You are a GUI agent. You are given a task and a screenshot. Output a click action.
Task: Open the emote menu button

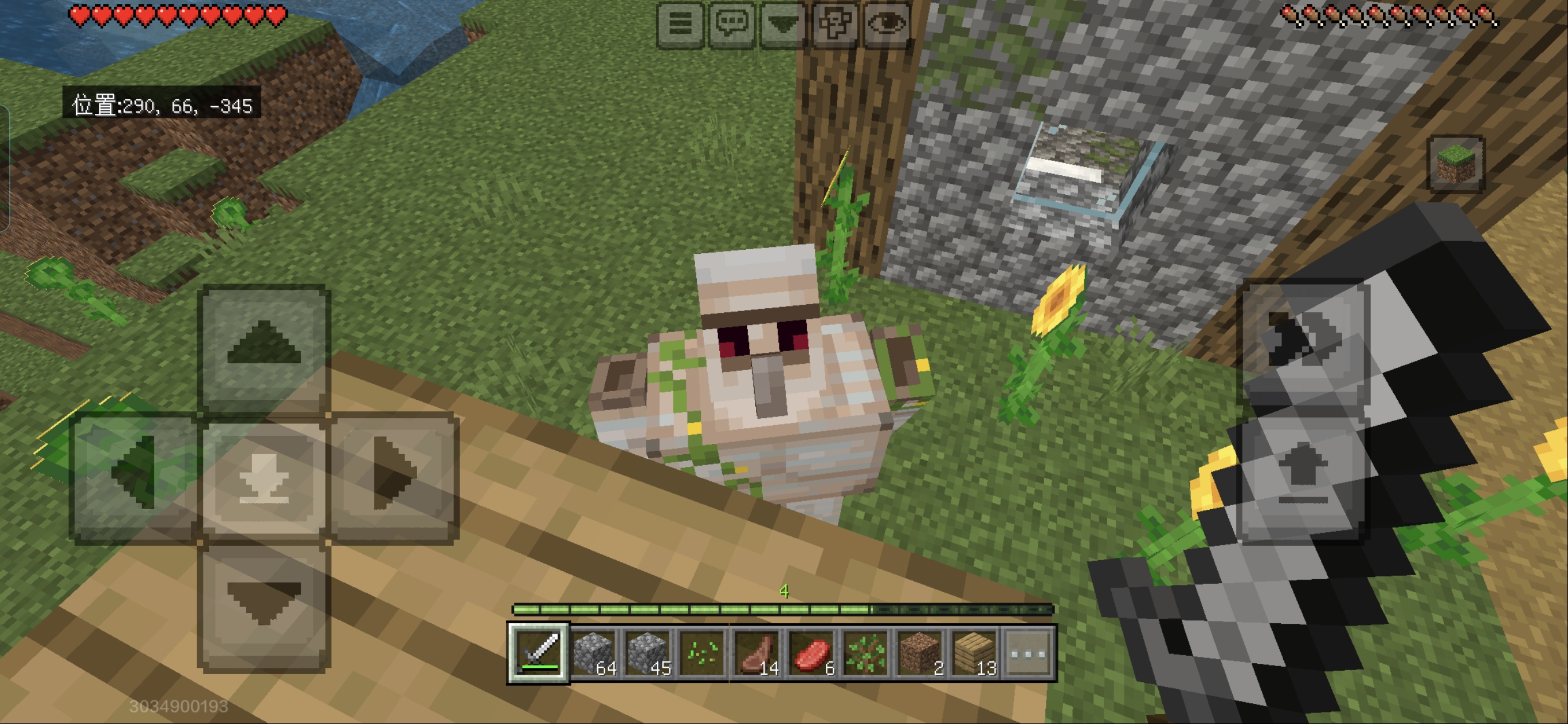pos(834,24)
